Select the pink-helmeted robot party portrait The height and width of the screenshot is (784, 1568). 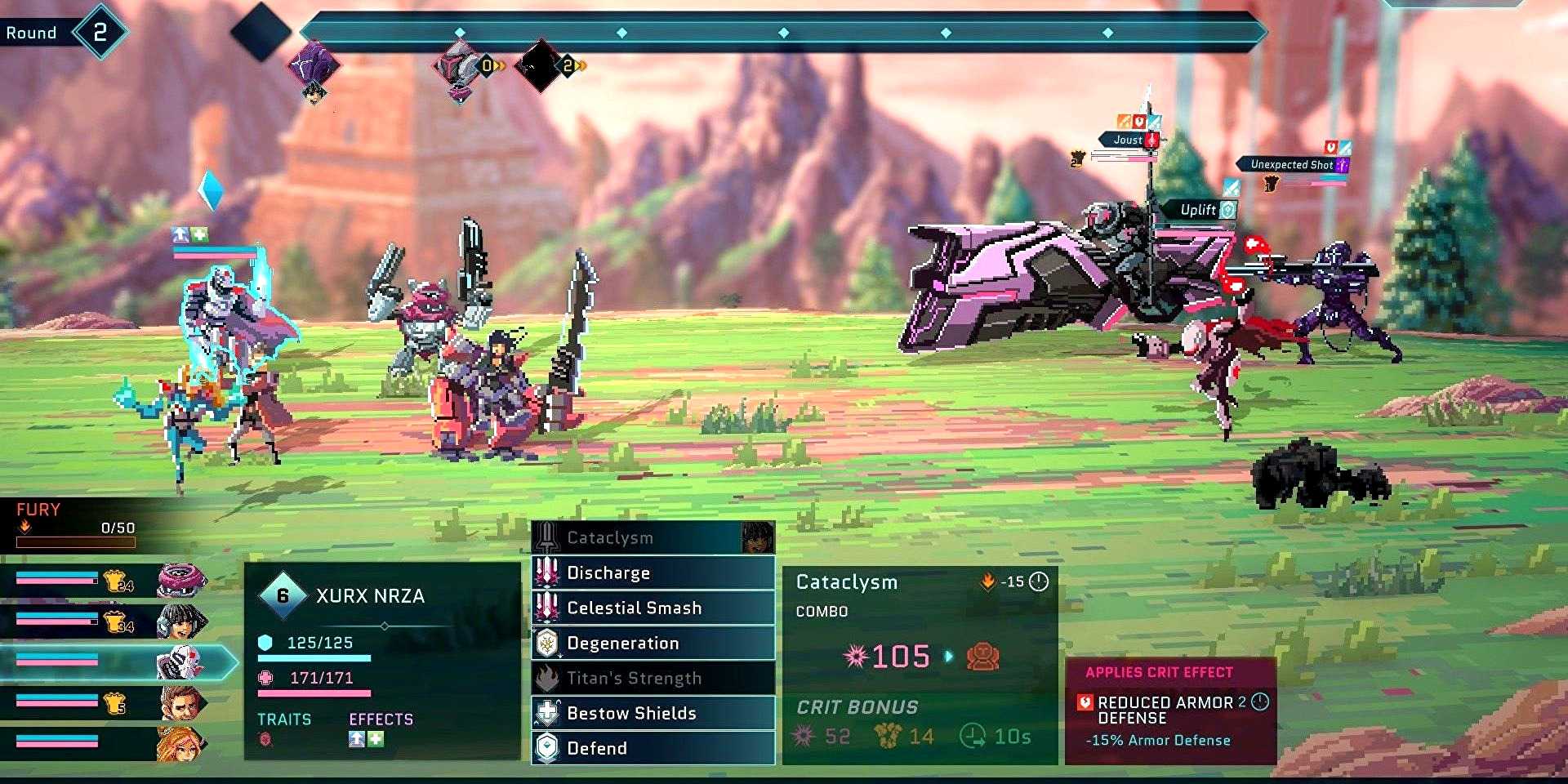[180, 581]
